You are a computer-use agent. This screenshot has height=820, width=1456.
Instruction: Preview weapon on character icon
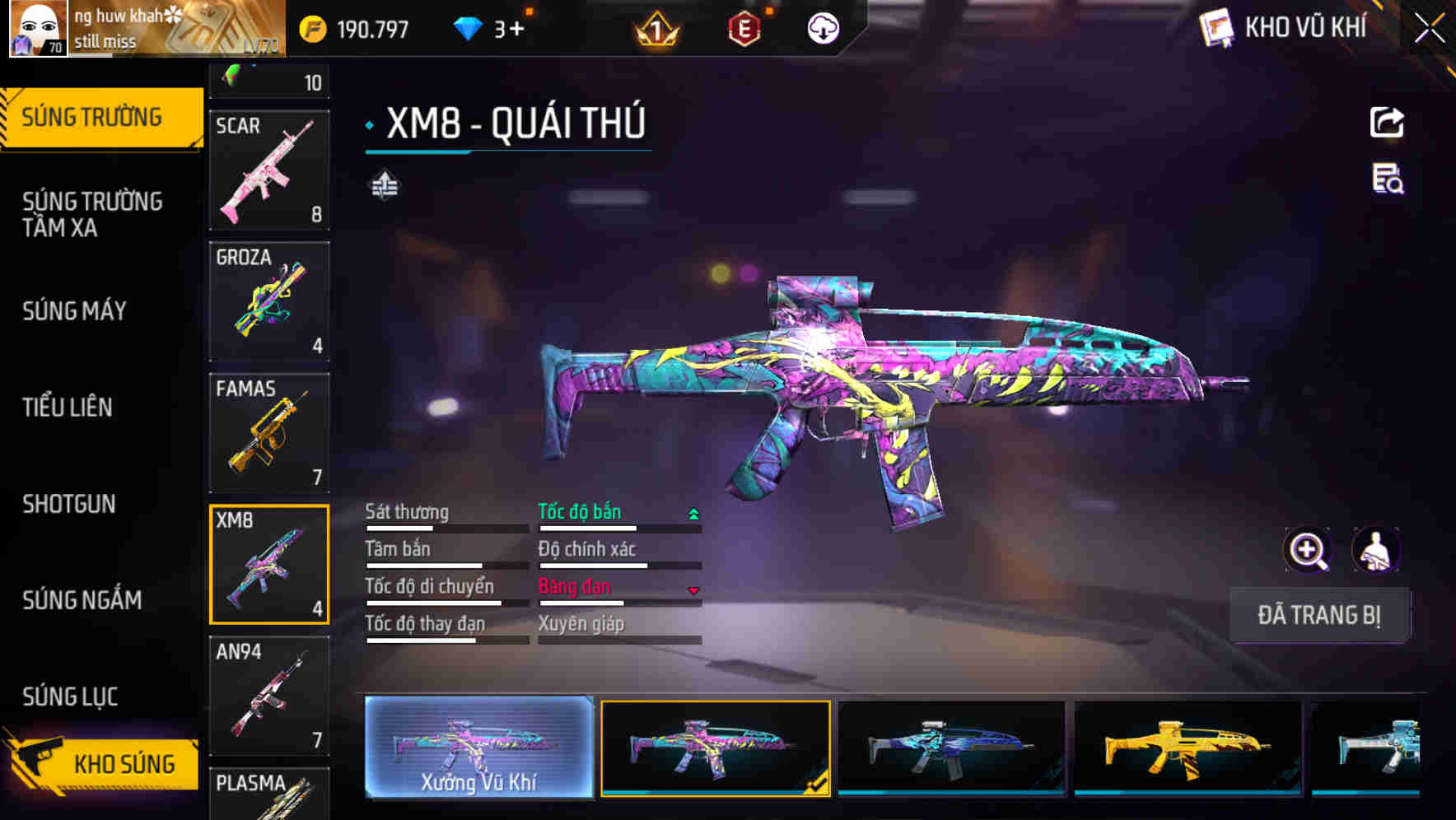click(x=1375, y=550)
